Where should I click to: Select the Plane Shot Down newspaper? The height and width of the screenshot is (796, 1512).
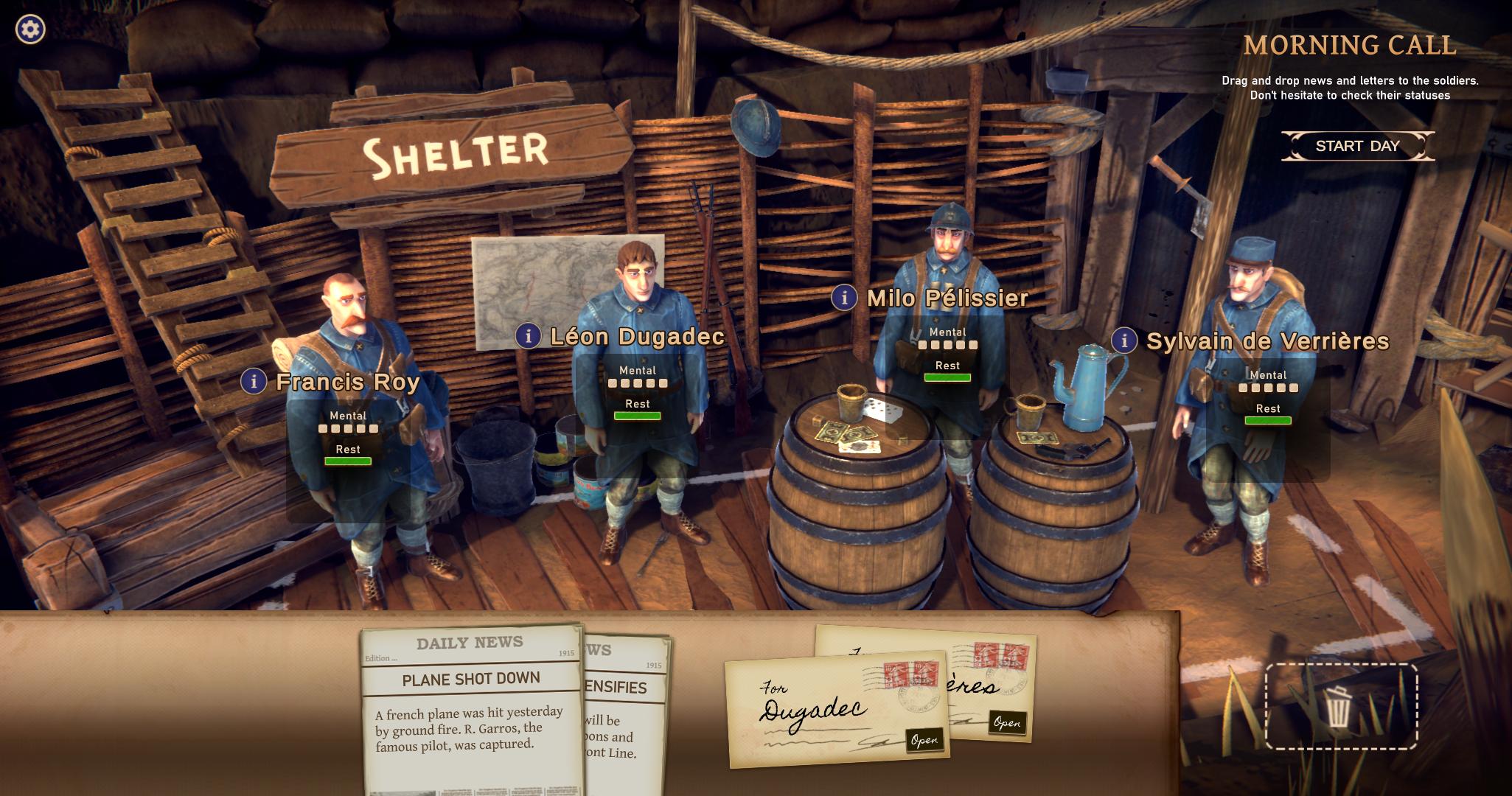[x=471, y=708]
